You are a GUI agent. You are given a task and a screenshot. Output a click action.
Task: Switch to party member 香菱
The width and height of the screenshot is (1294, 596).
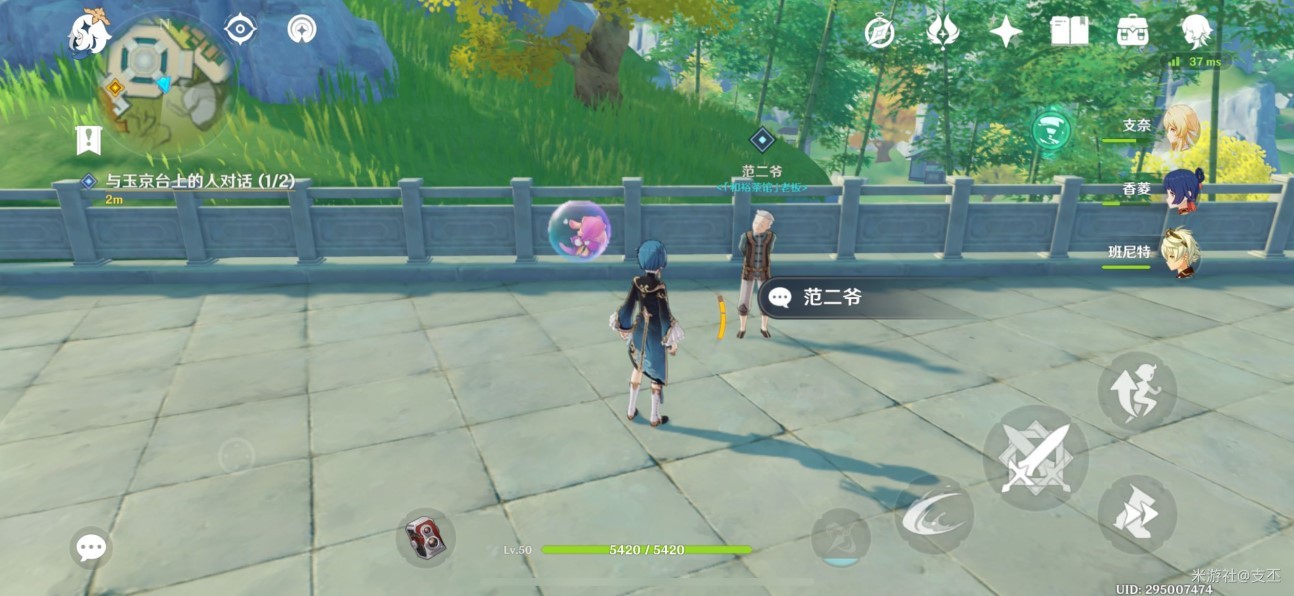point(1182,190)
